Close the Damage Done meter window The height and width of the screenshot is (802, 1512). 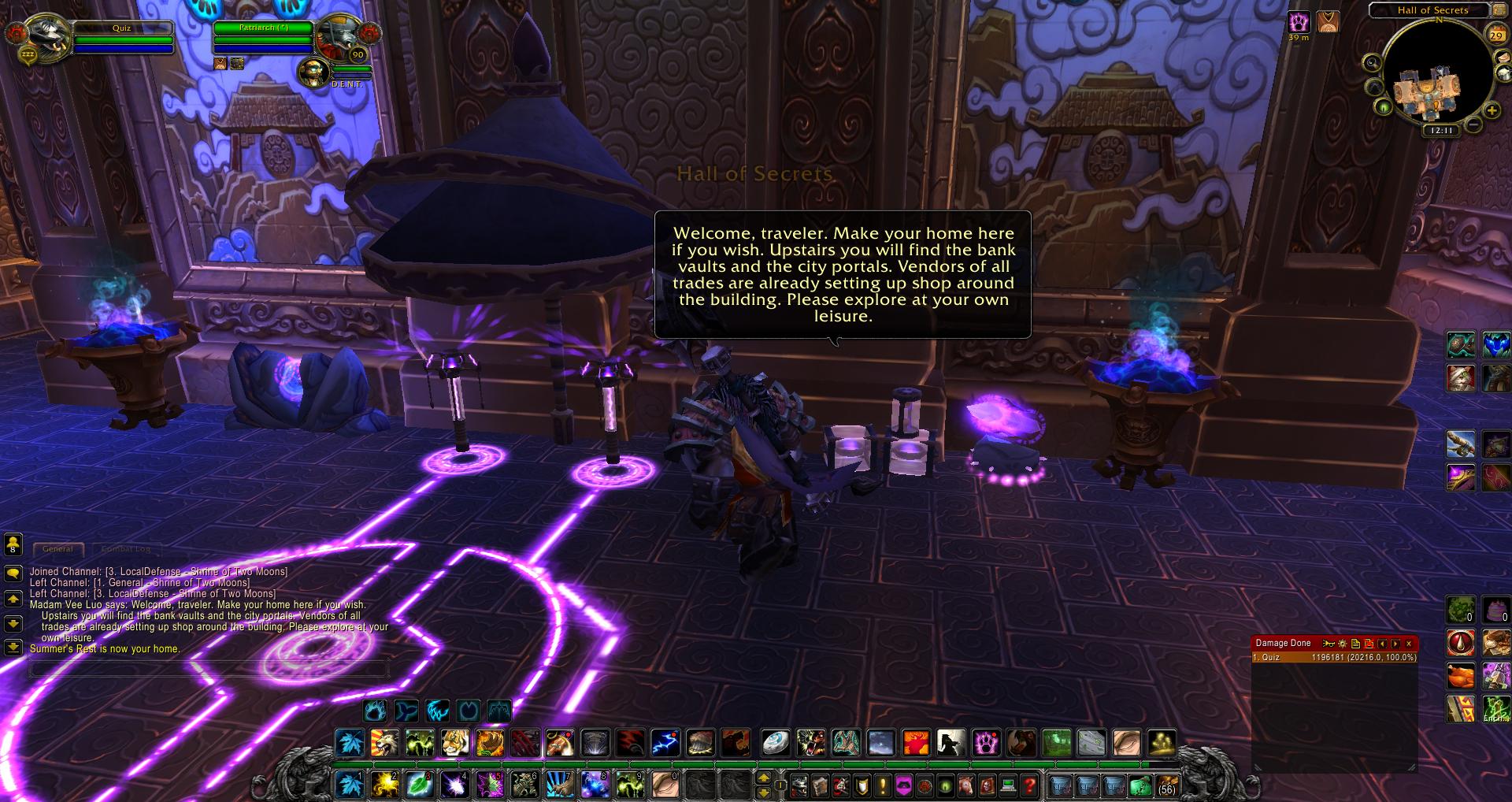pyautogui.click(x=1409, y=644)
